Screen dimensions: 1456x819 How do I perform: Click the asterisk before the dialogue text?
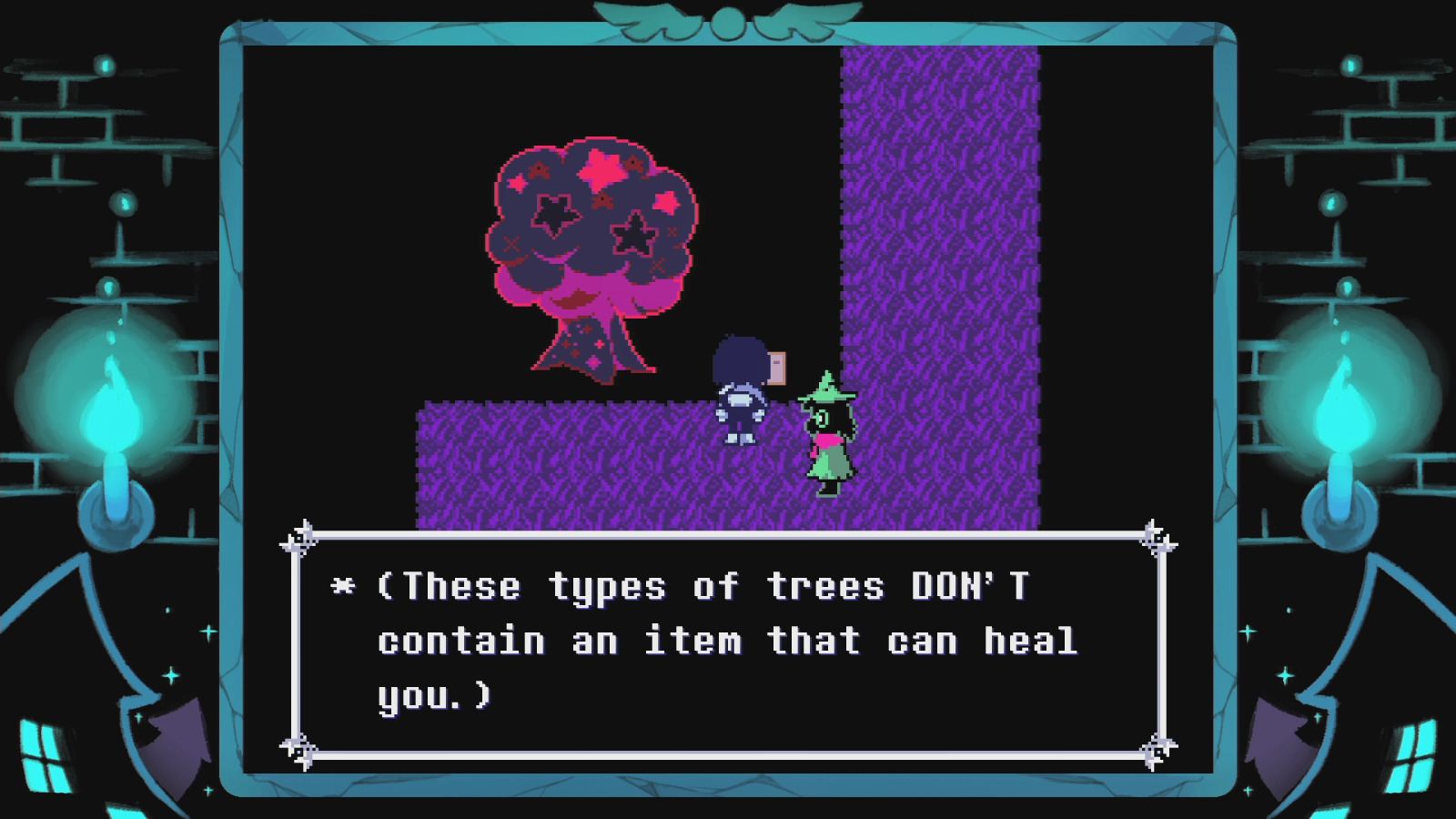[x=340, y=587]
